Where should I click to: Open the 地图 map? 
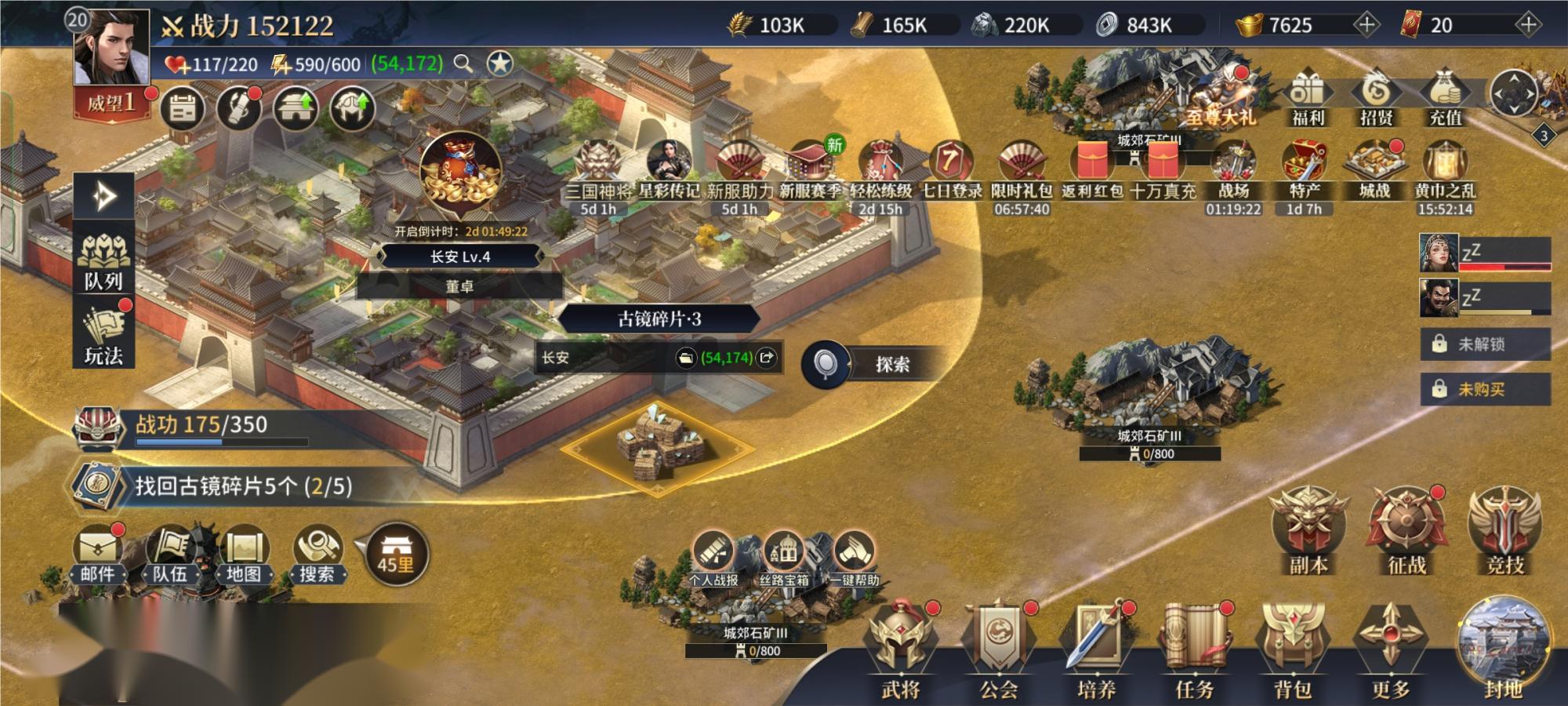(x=244, y=553)
